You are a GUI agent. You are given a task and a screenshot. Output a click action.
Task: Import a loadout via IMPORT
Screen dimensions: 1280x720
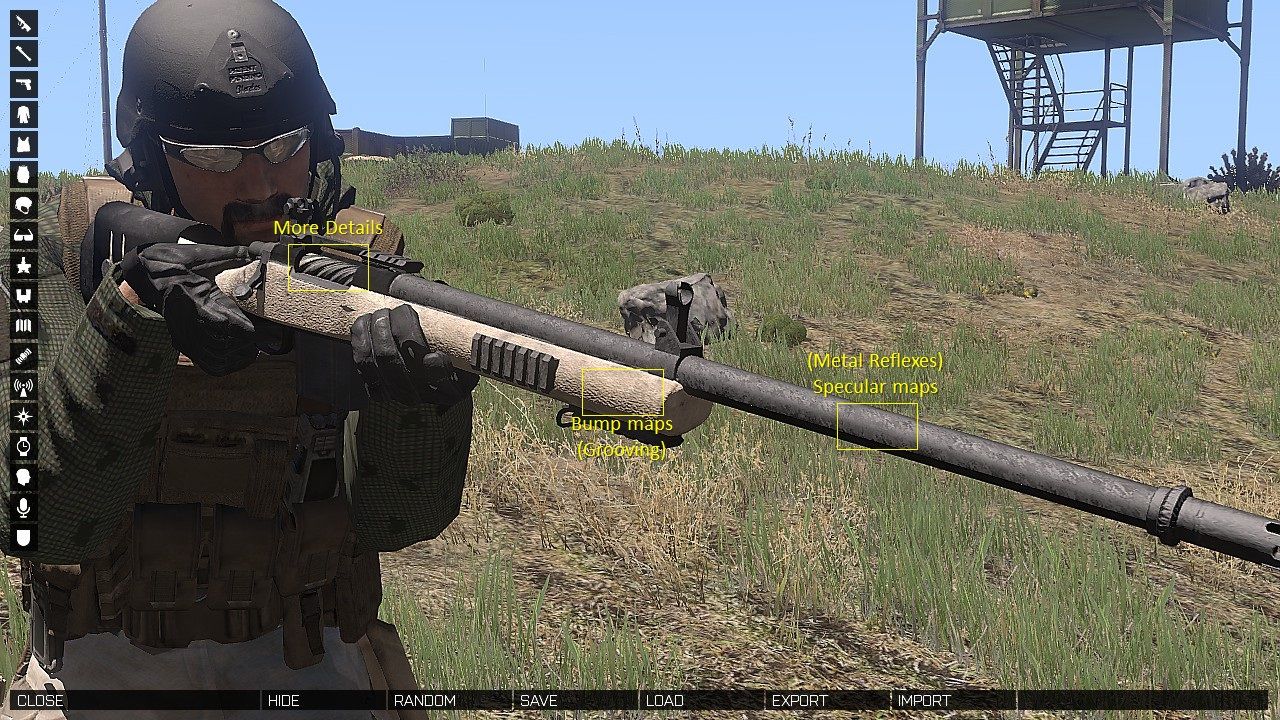coord(923,700)
